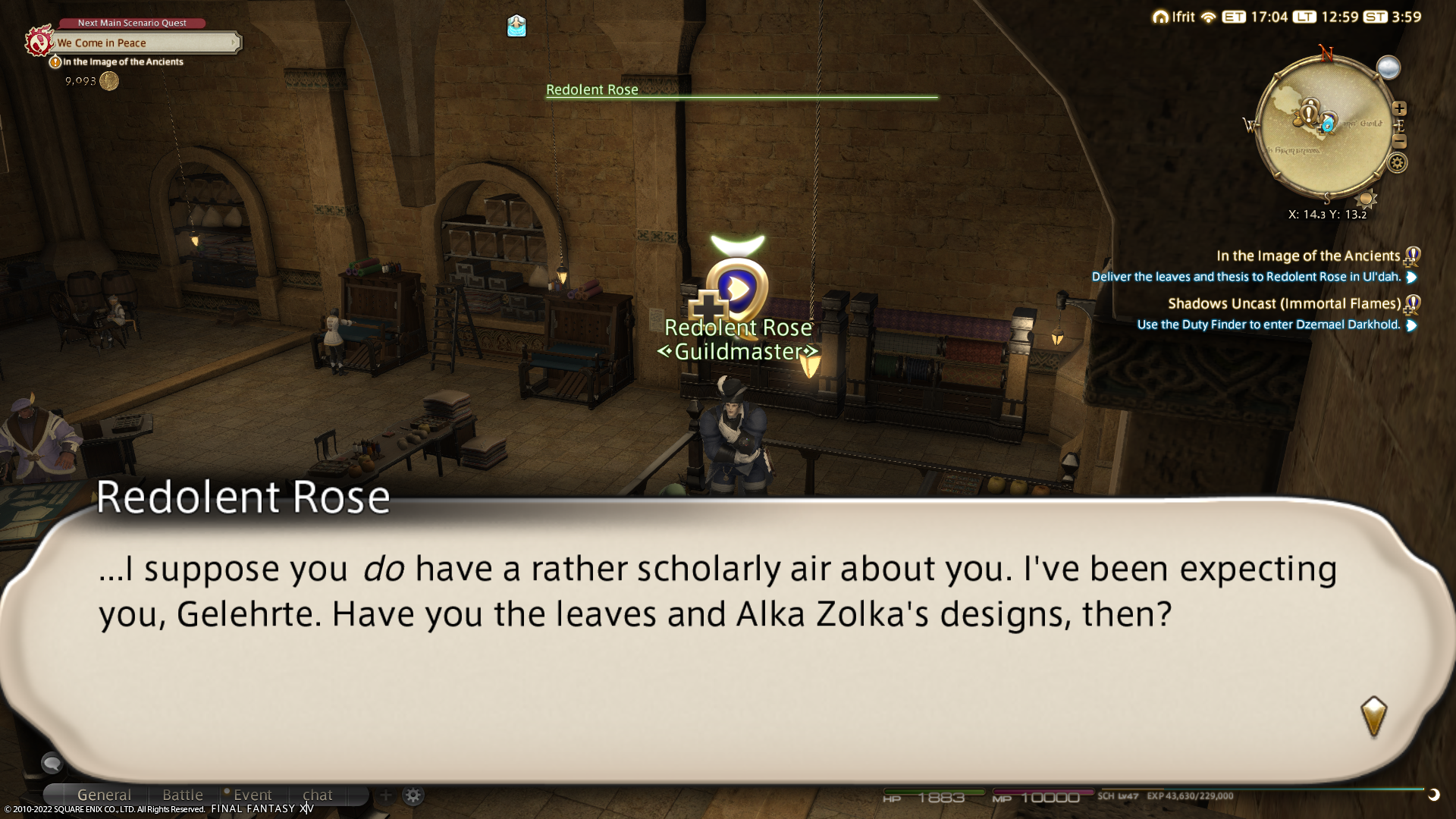The width and height of the screenshot is (1456, 819).
Task: Switch to the Battle chat tab
Action: pyautogui.click(x=183, y=795)
